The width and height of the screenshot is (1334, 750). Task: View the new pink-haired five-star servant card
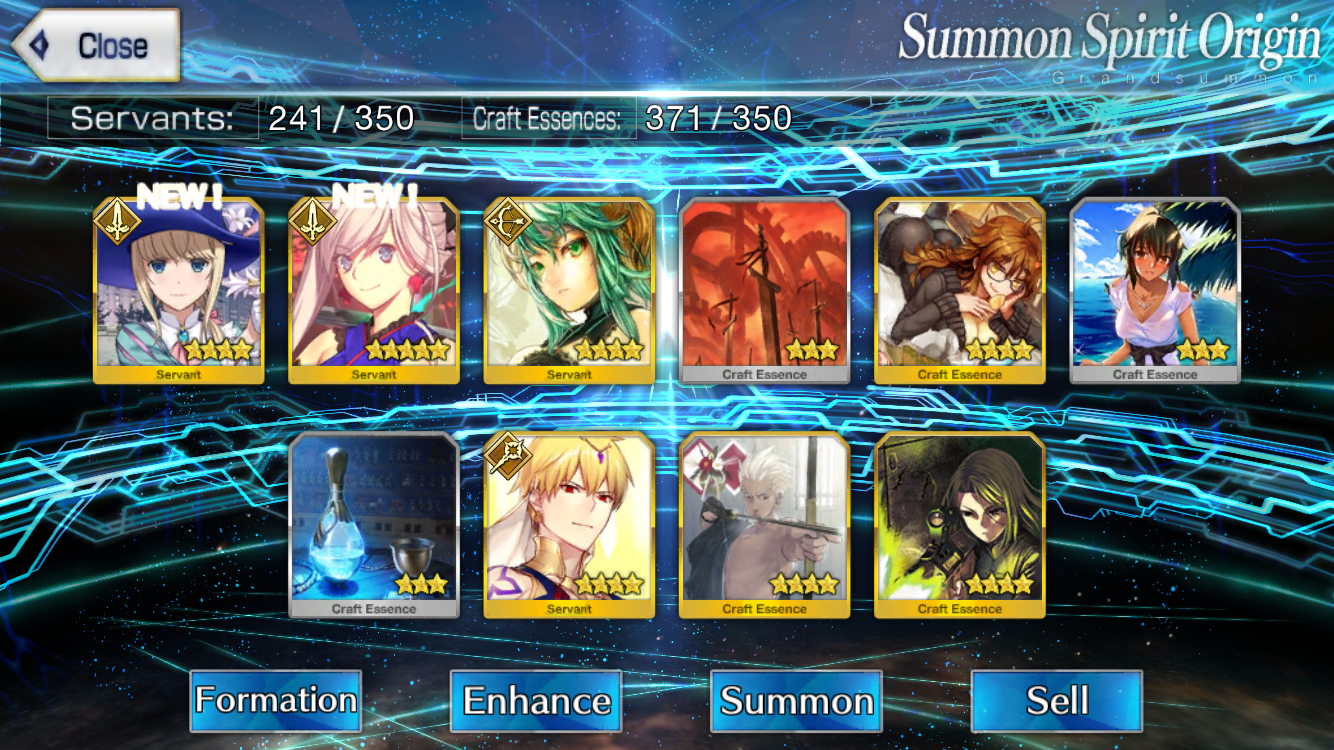point(374,290)
